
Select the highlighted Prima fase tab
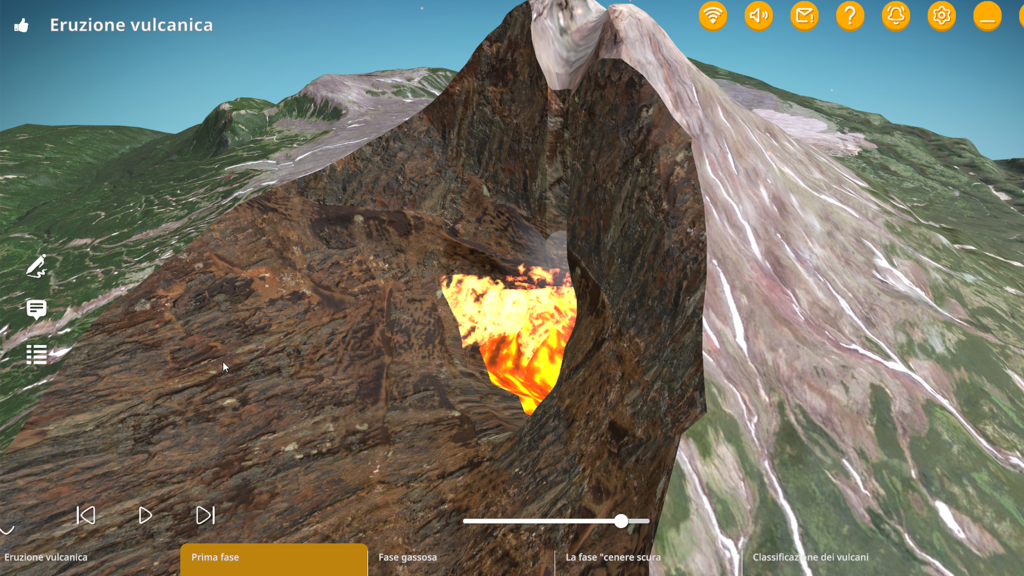click(273, 558)
